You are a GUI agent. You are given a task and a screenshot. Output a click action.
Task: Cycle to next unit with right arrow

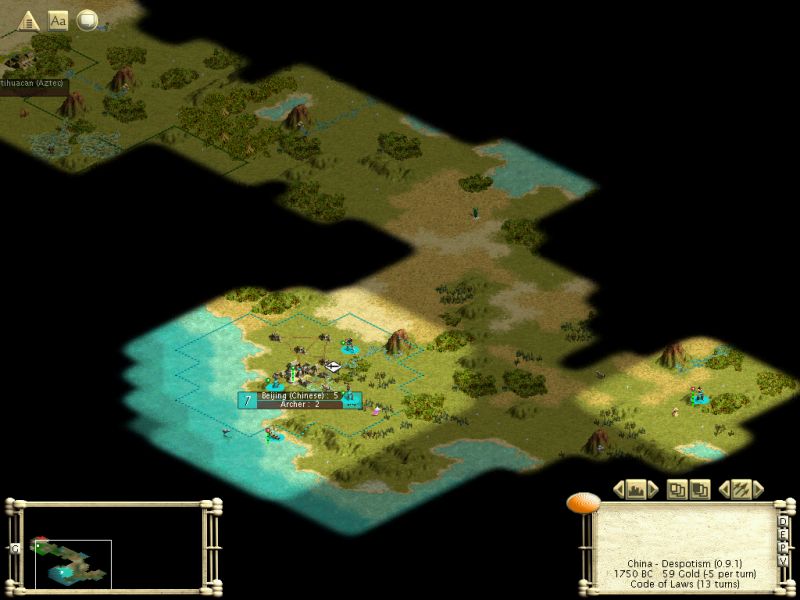click(x=758, y=489)
